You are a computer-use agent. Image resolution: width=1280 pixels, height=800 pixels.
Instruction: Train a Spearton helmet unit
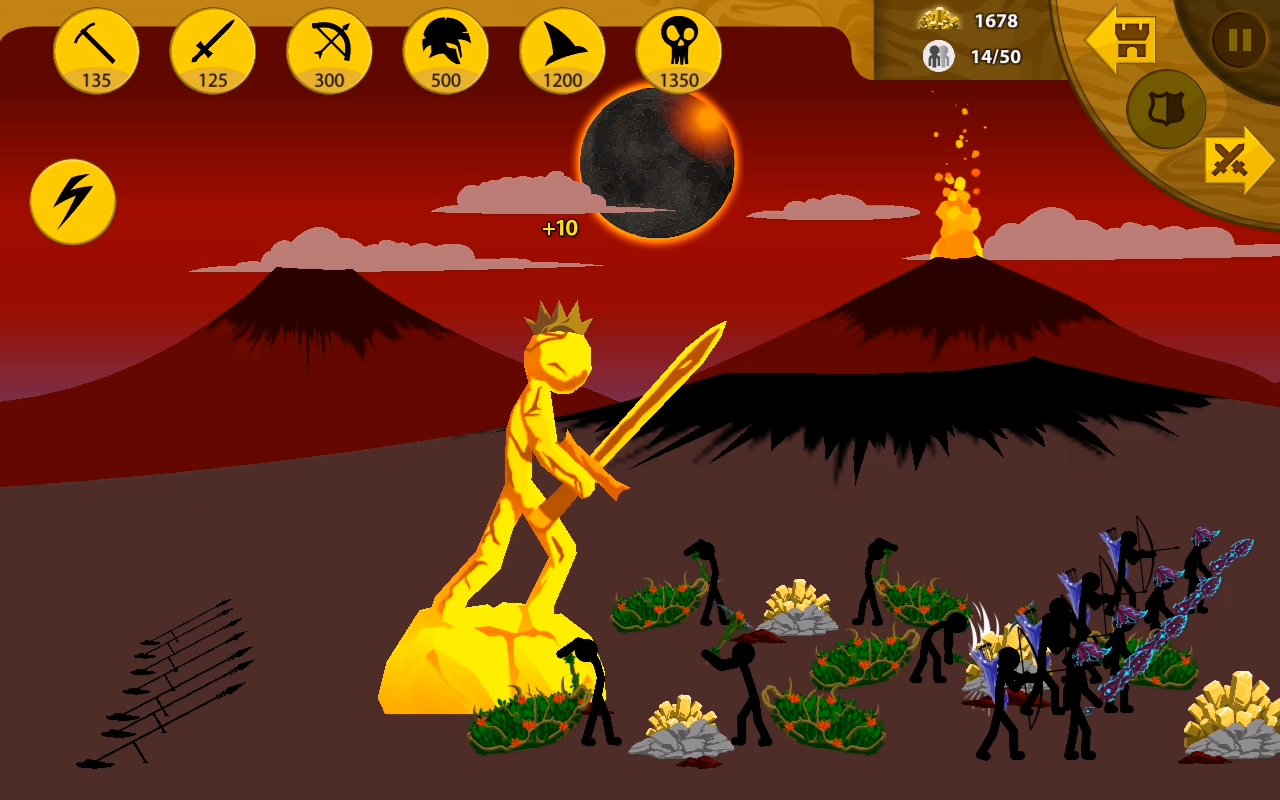tap(446, 51)
